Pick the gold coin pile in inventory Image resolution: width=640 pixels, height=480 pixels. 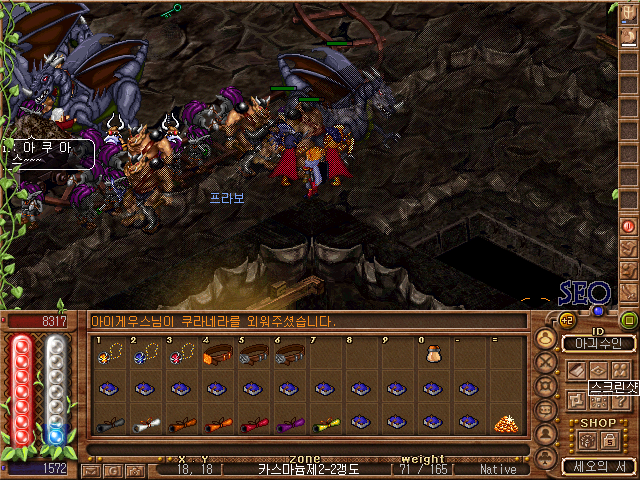506,423
